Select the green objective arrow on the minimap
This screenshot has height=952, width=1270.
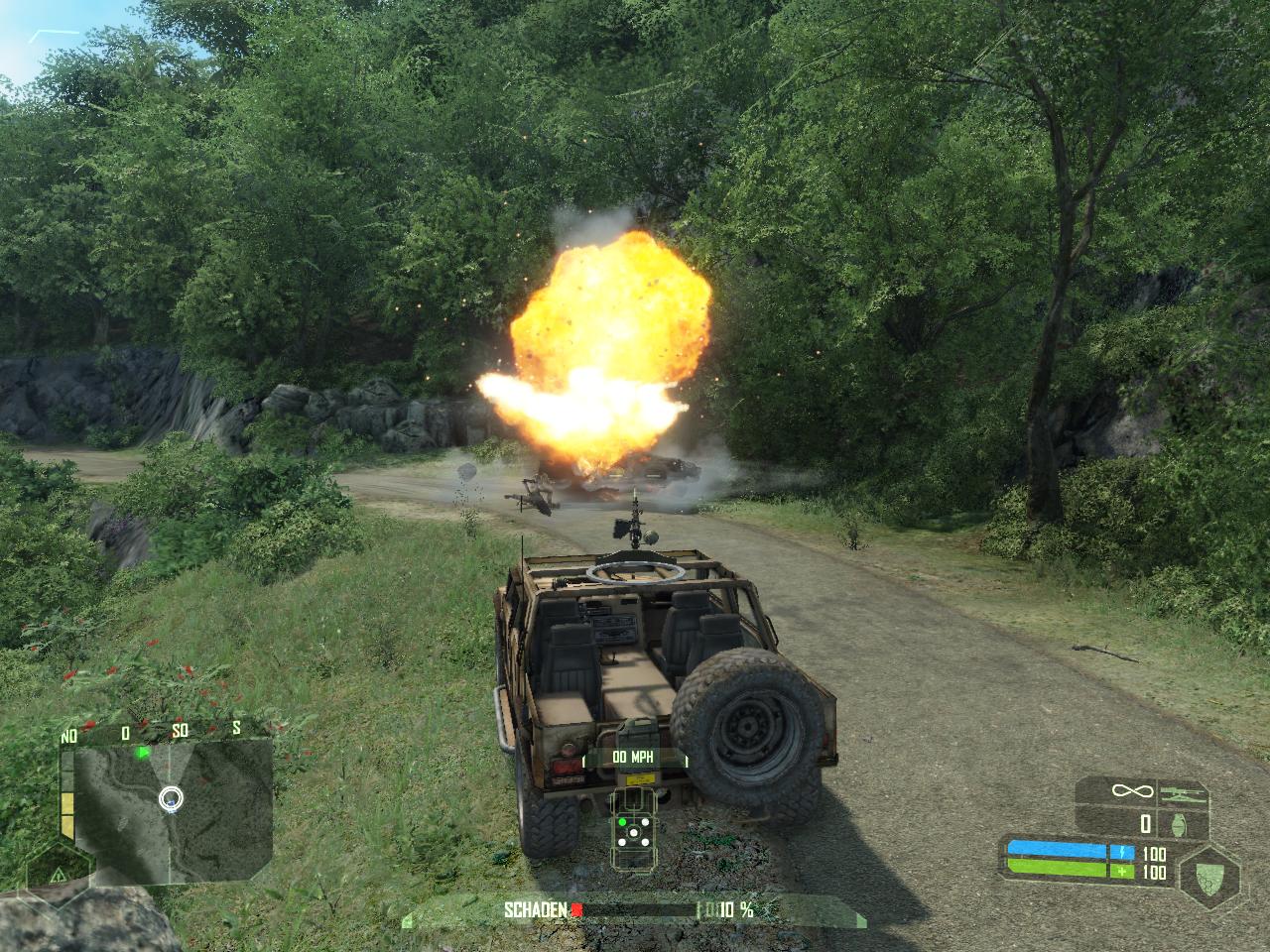(143, 753)
